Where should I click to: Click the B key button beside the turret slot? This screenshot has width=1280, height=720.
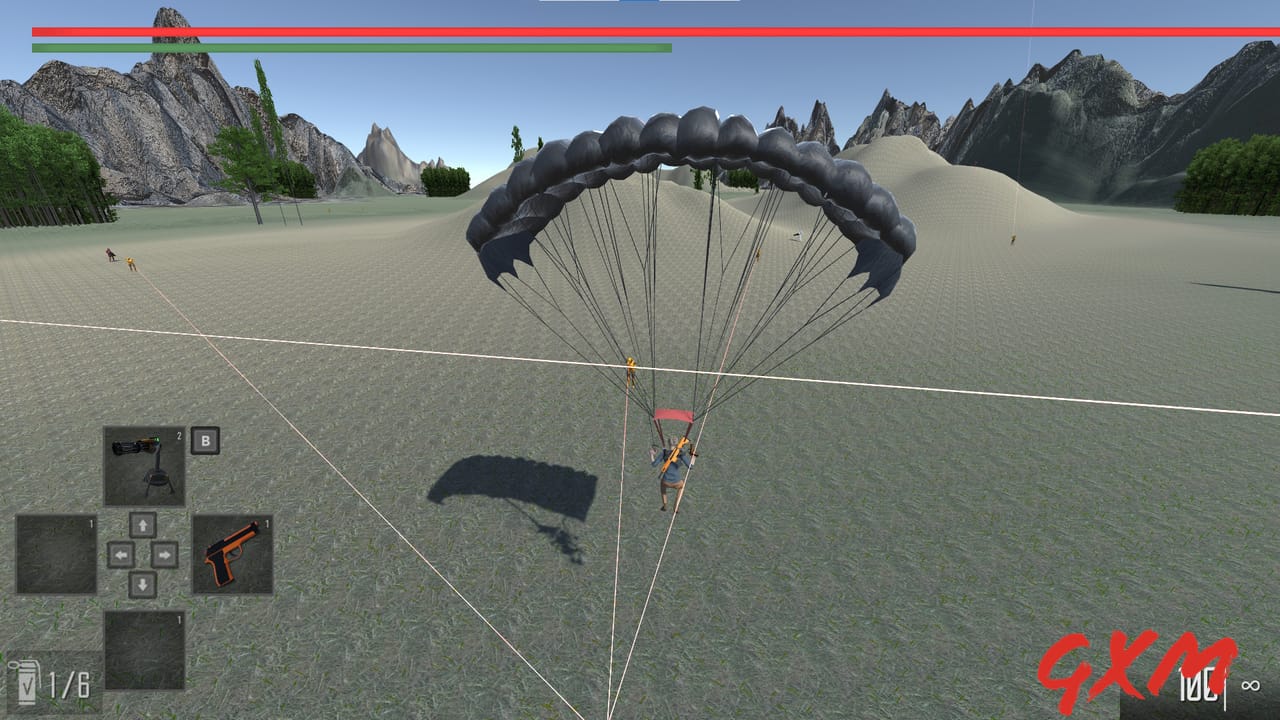(206, 438)
